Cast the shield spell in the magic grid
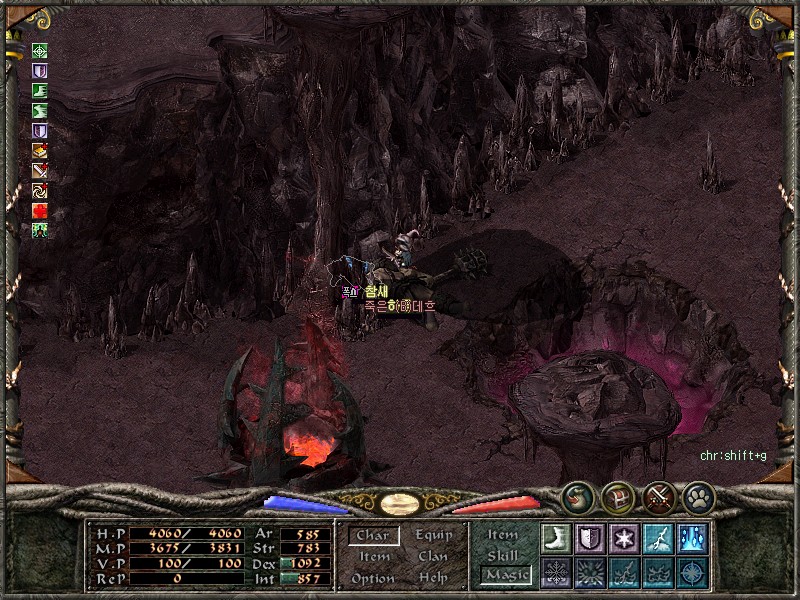This screenshot has width=800, height=600. (x=590, y=538)
